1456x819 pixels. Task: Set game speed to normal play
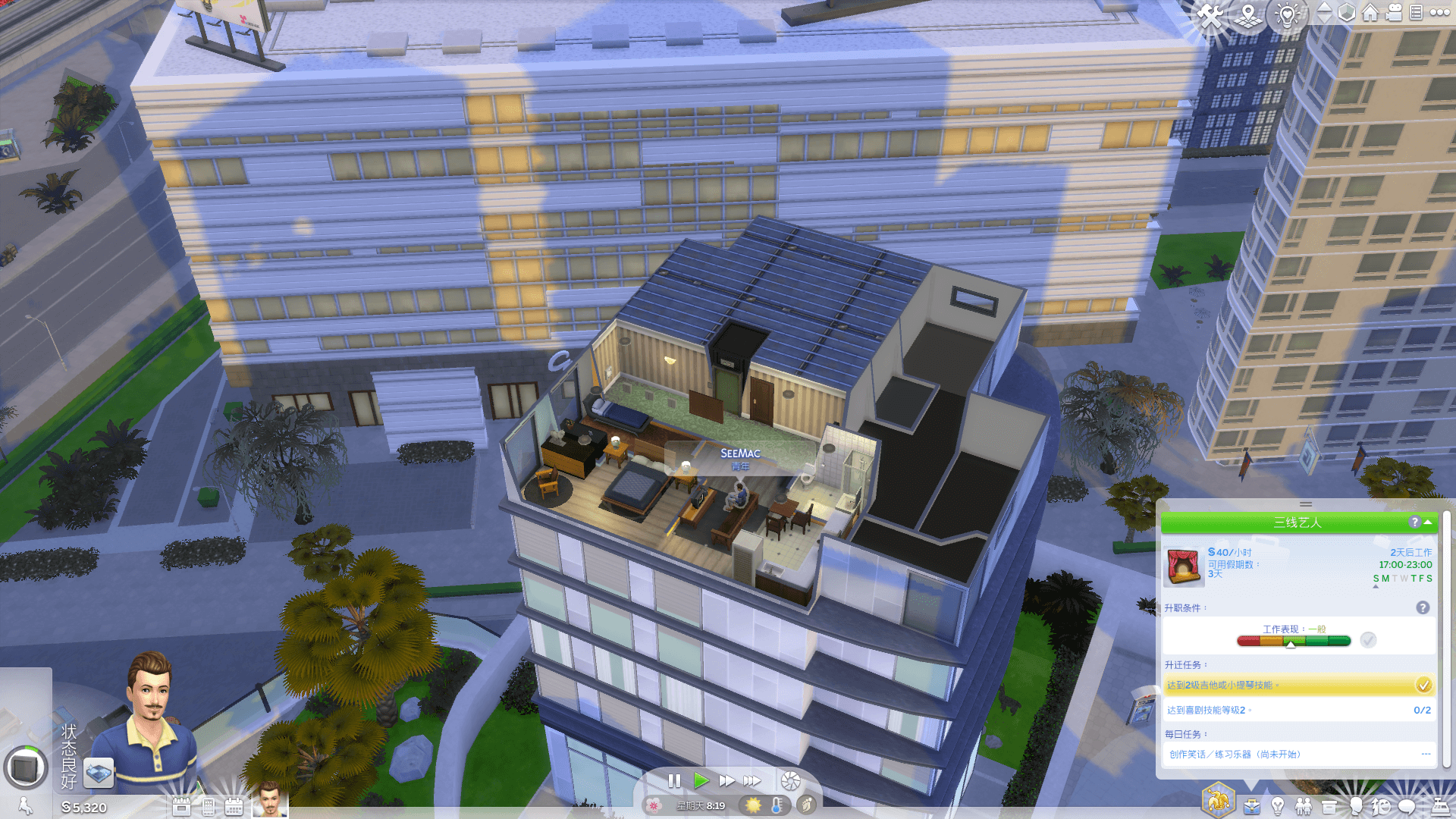pos(701,780)
